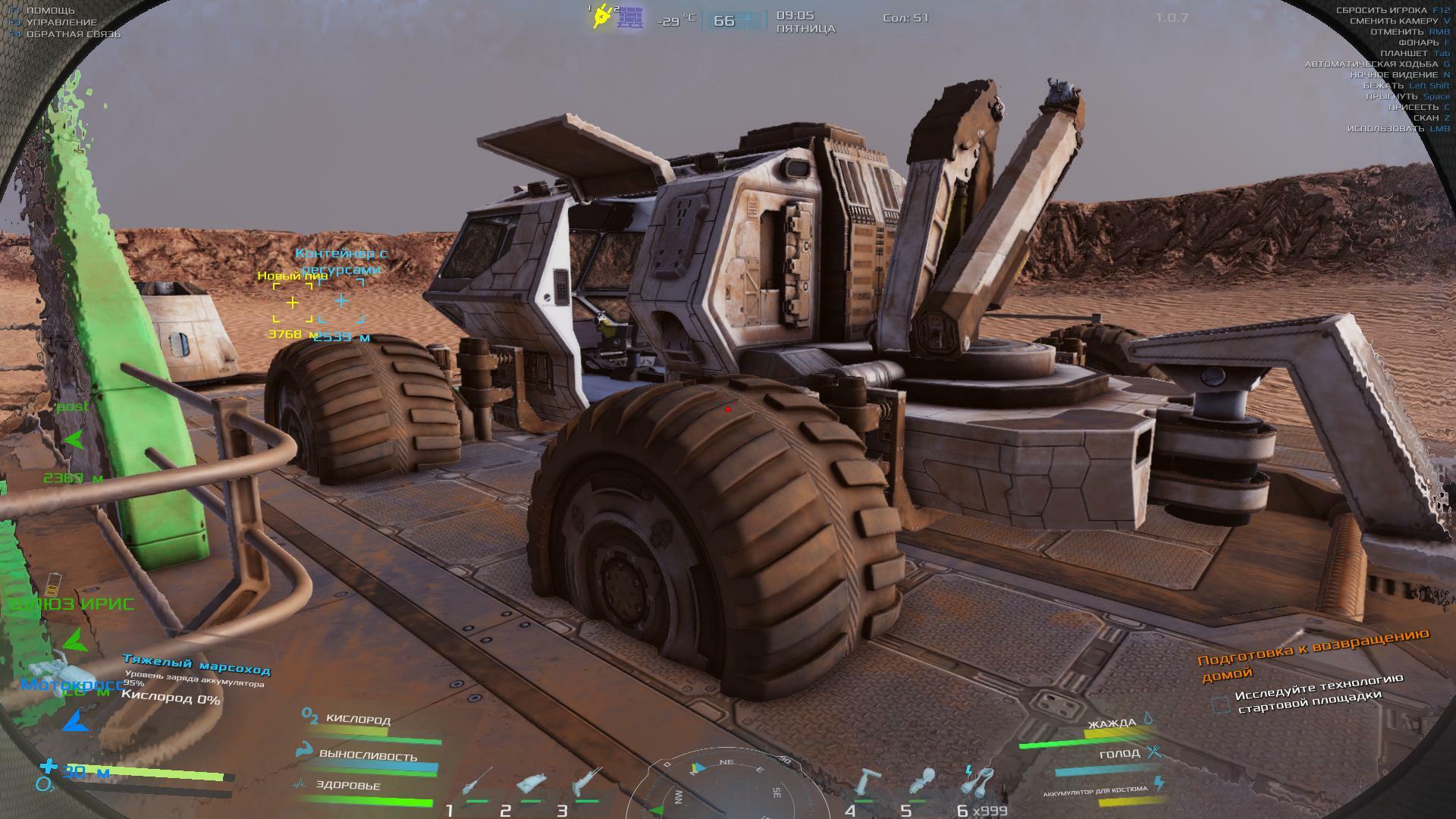The width and height of the screenshot is (1456, 819).
Task: Click the purple pallet cargo icon
Action: (x=629, y=17)
